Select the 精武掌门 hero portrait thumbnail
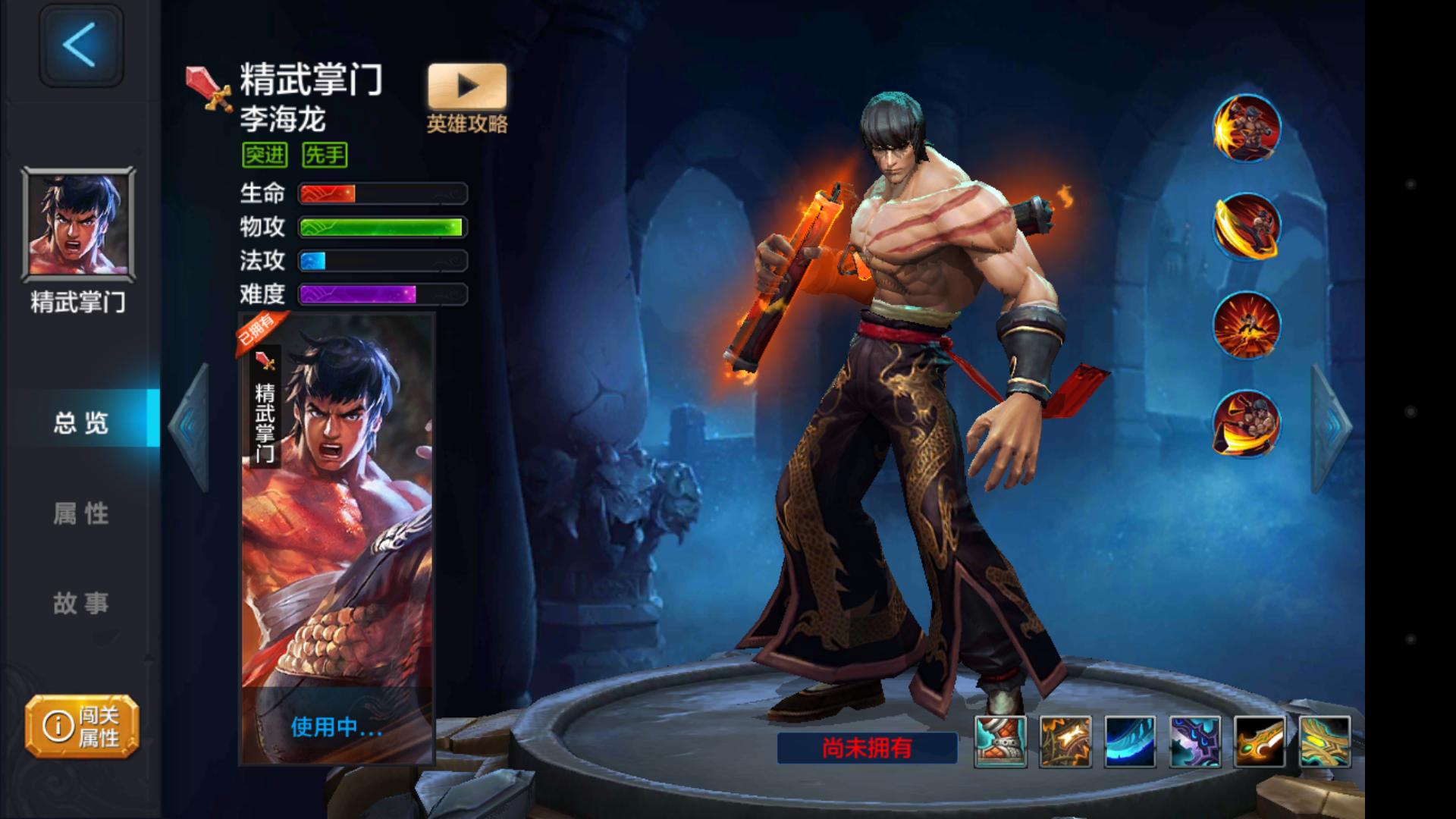The width and height of the screenshot is (1456, 819). tap(79, 224)
